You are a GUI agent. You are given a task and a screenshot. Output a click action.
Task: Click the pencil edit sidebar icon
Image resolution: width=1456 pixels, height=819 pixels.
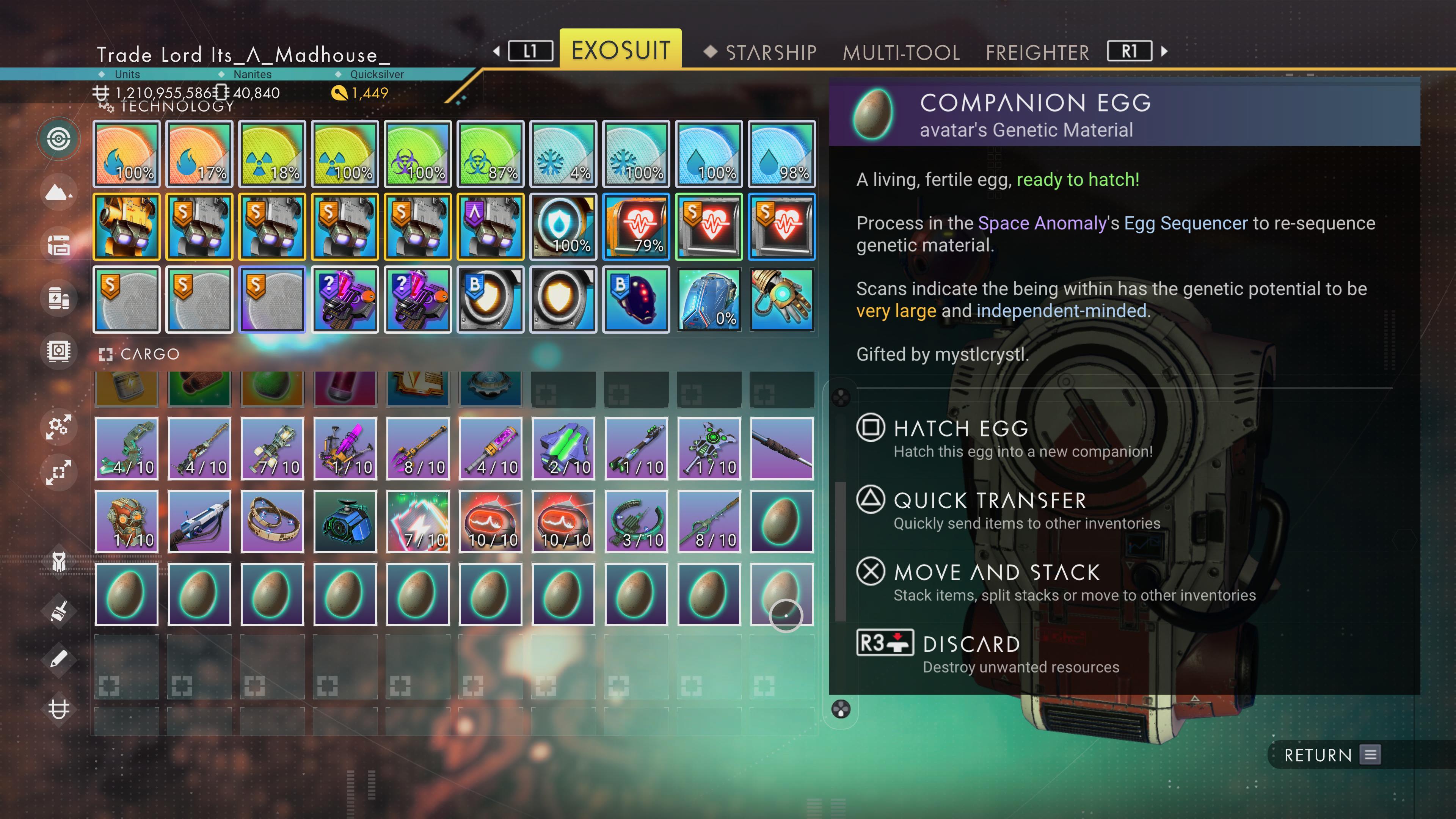pos(59,659)
